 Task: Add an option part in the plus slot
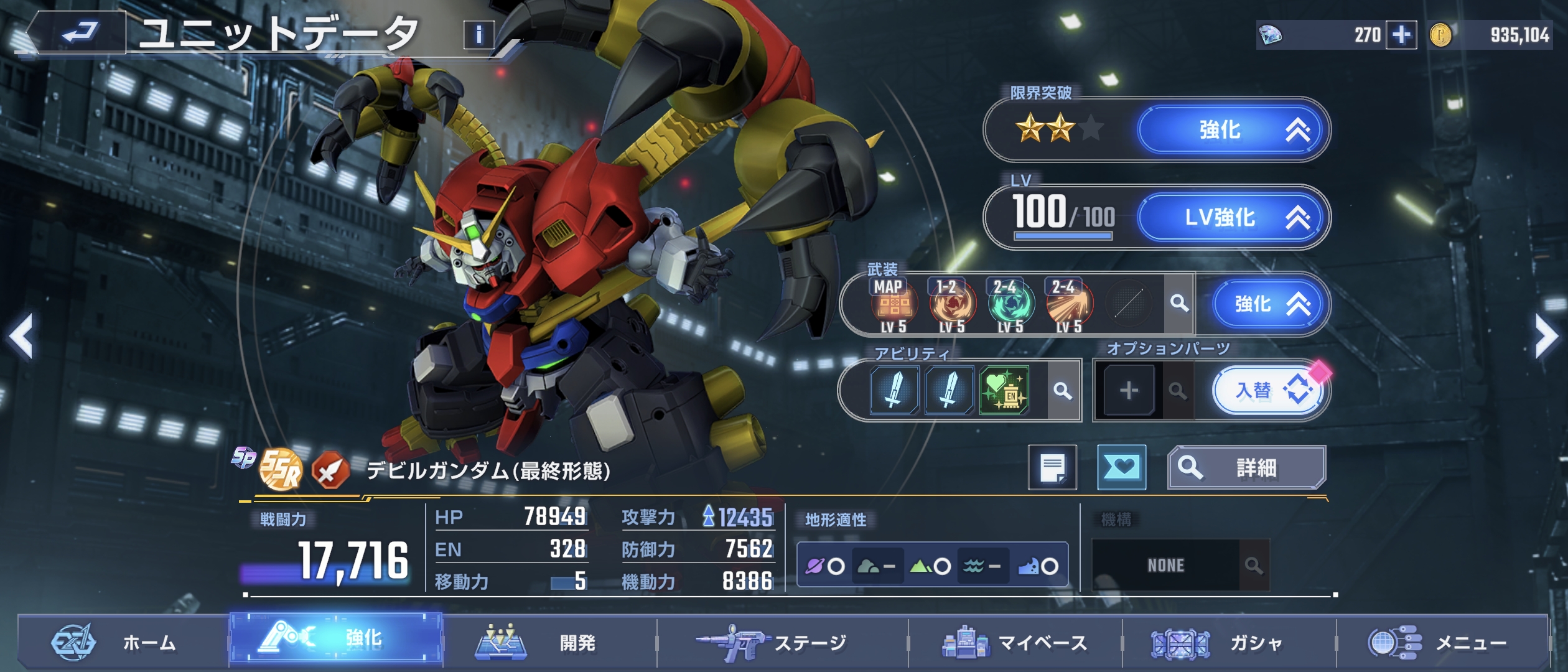1129,391
